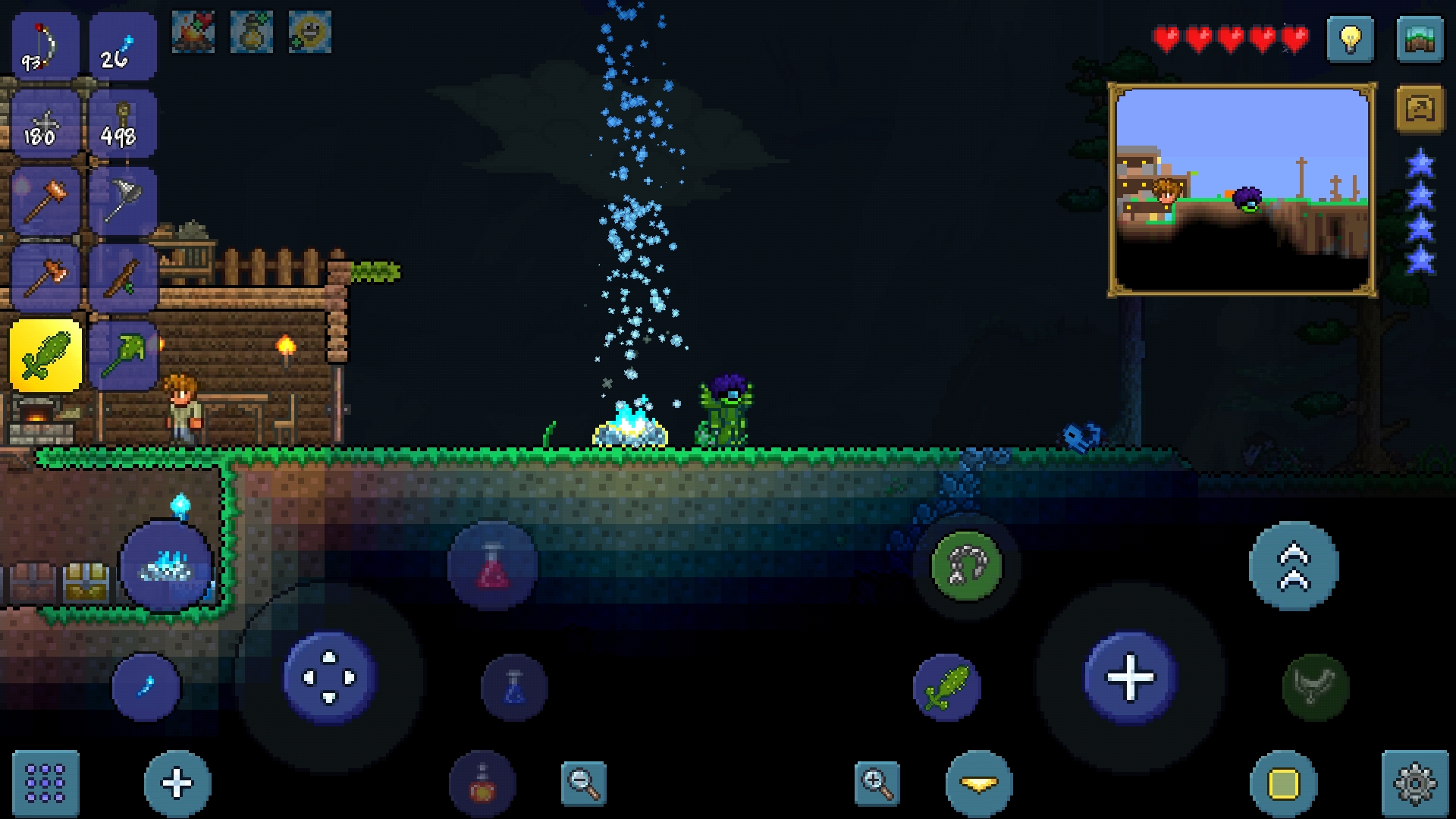The width and height of the screenshot is (1456, 819).
Task: Dismiss the Cozy Fire campfire buff
Action: pyautogui.click(x=195, y=30)
